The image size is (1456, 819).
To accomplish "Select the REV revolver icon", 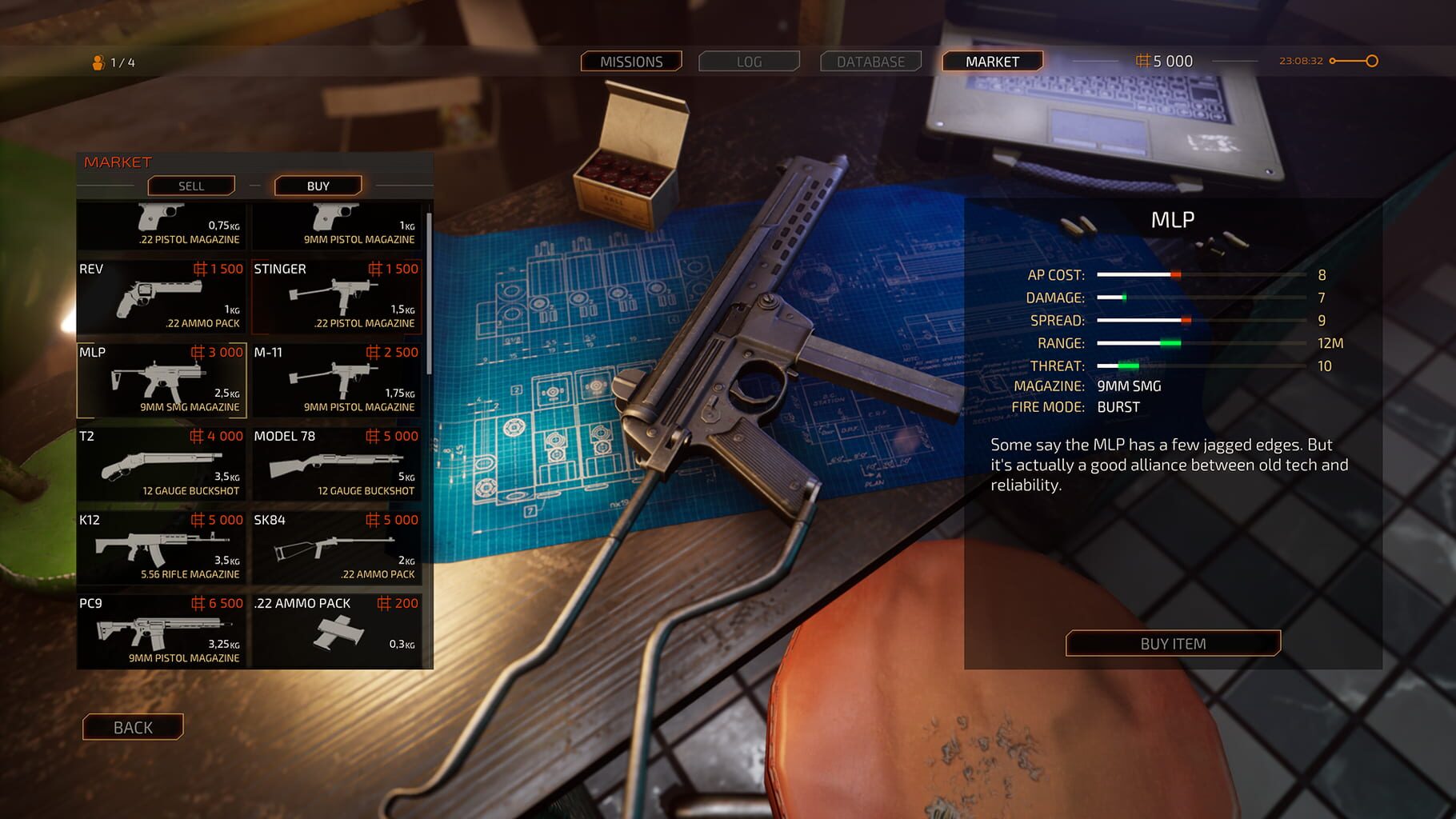I will 160,298.
